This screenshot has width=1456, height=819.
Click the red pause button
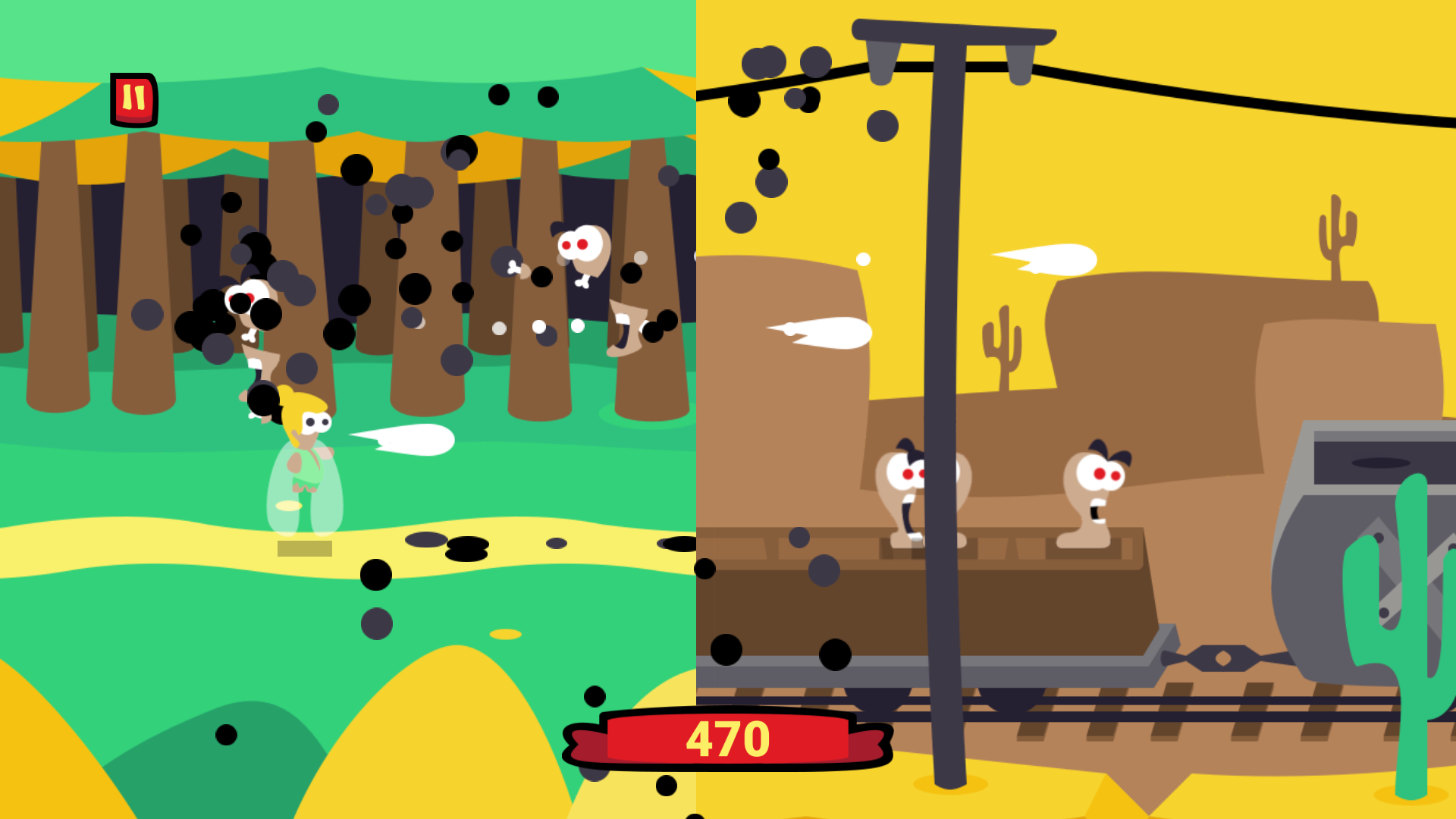(135, 99)
